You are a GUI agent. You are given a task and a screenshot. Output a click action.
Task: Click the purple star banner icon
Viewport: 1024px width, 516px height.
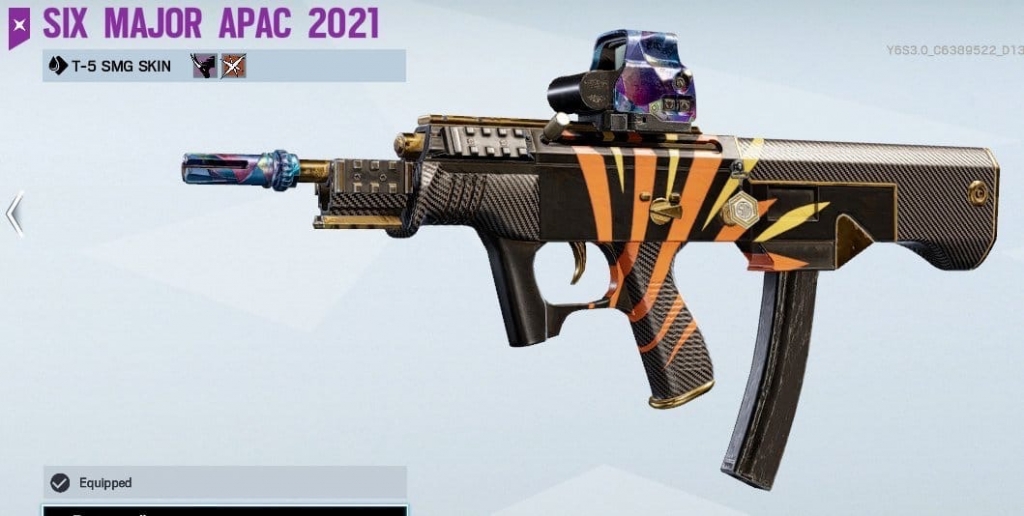tap(19, 24)
